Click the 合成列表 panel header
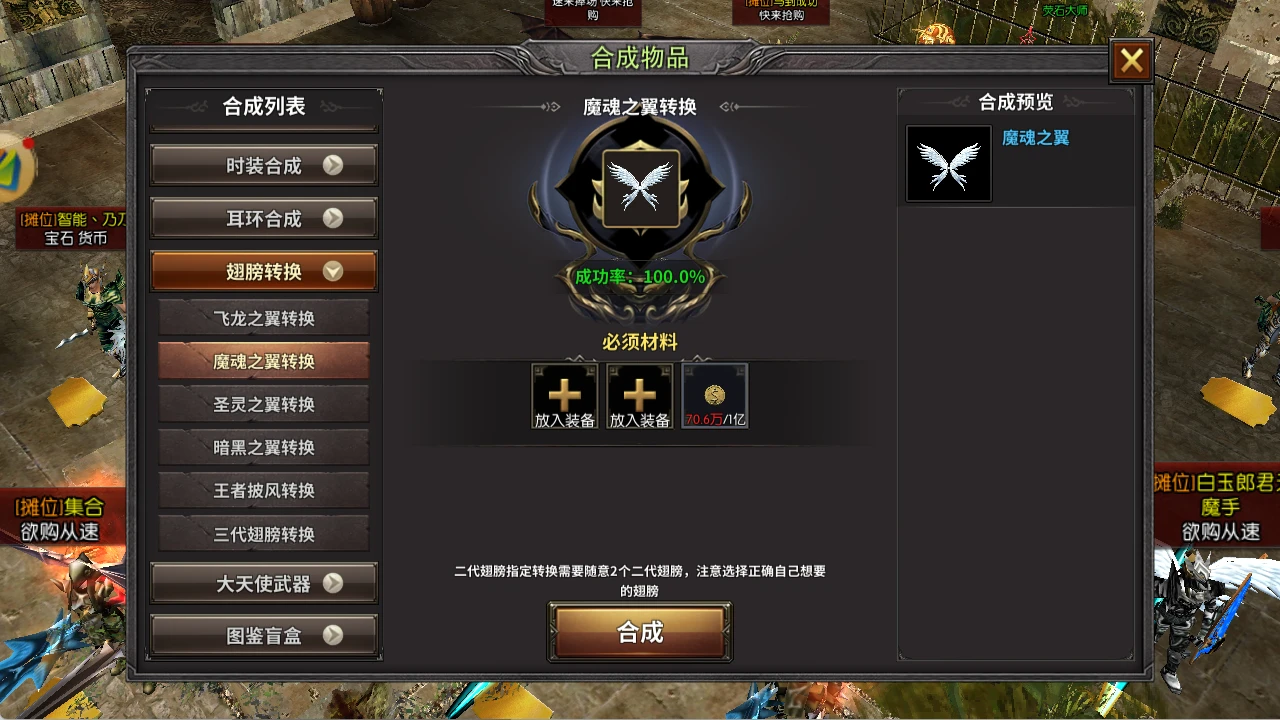The height and width of the screenshot is (720, 1280). coord(263,107)
